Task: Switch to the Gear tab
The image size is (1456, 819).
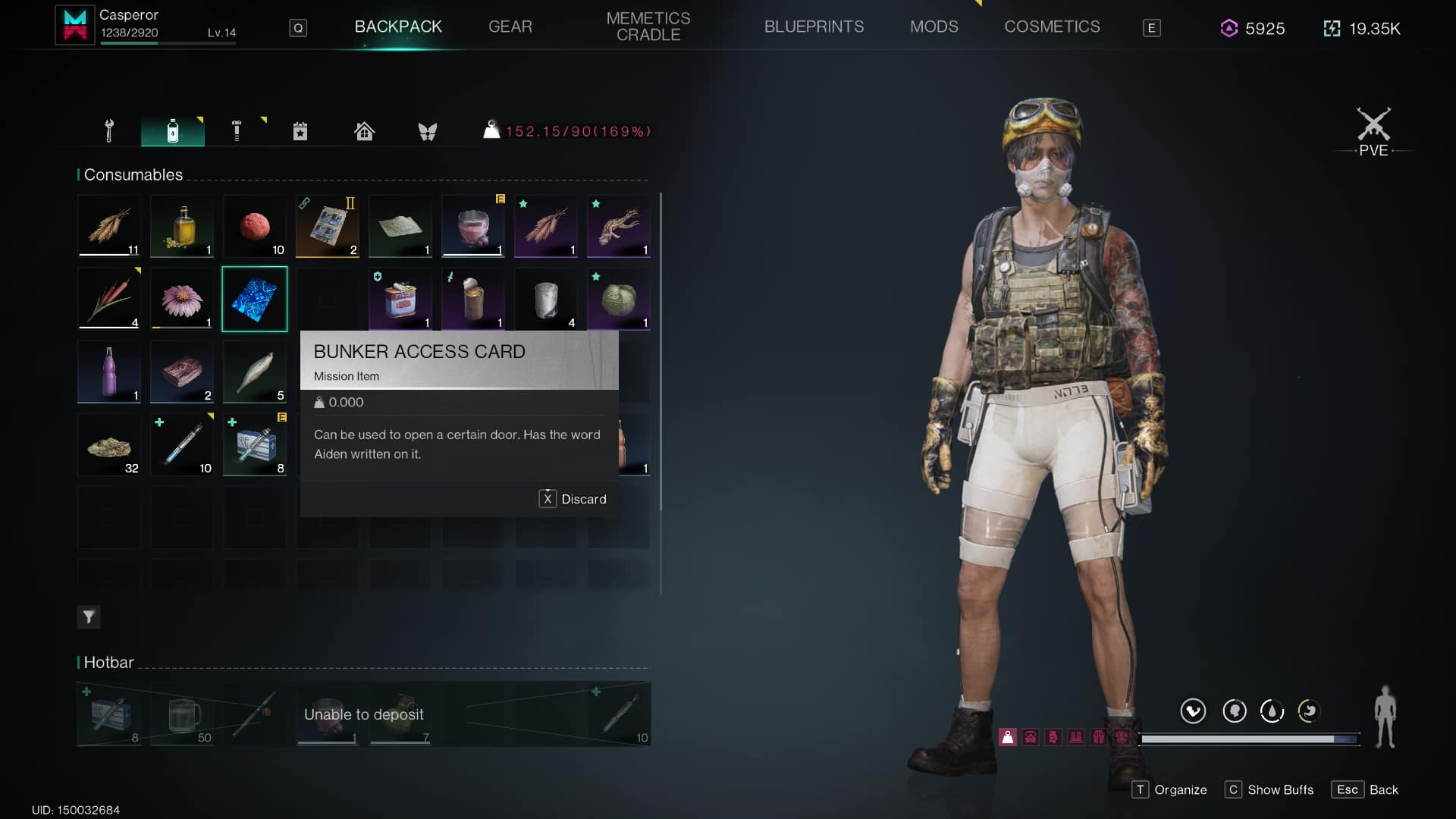Action: coord(510,27)
